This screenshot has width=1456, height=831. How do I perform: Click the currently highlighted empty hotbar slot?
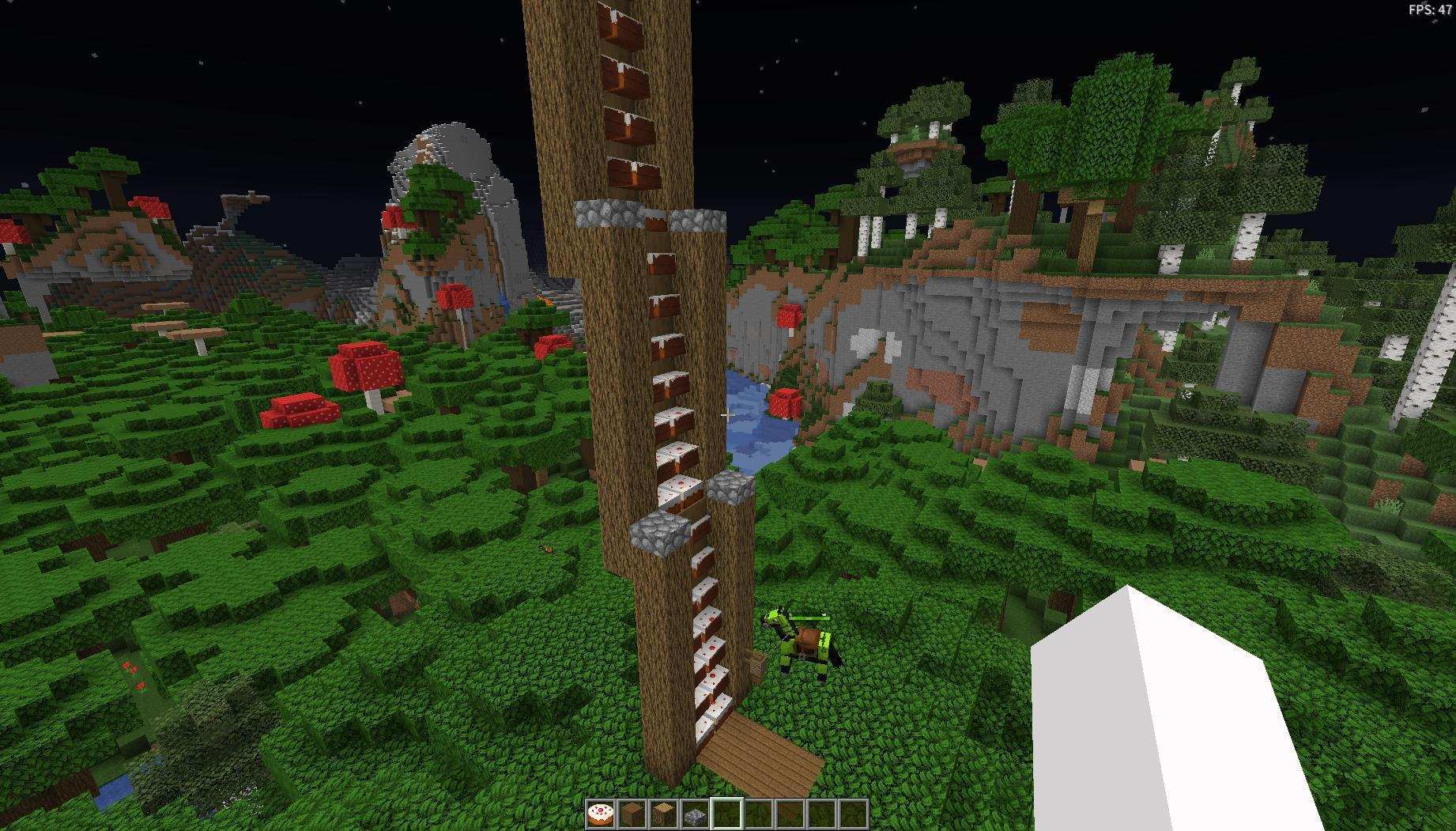tap(726, 814)
